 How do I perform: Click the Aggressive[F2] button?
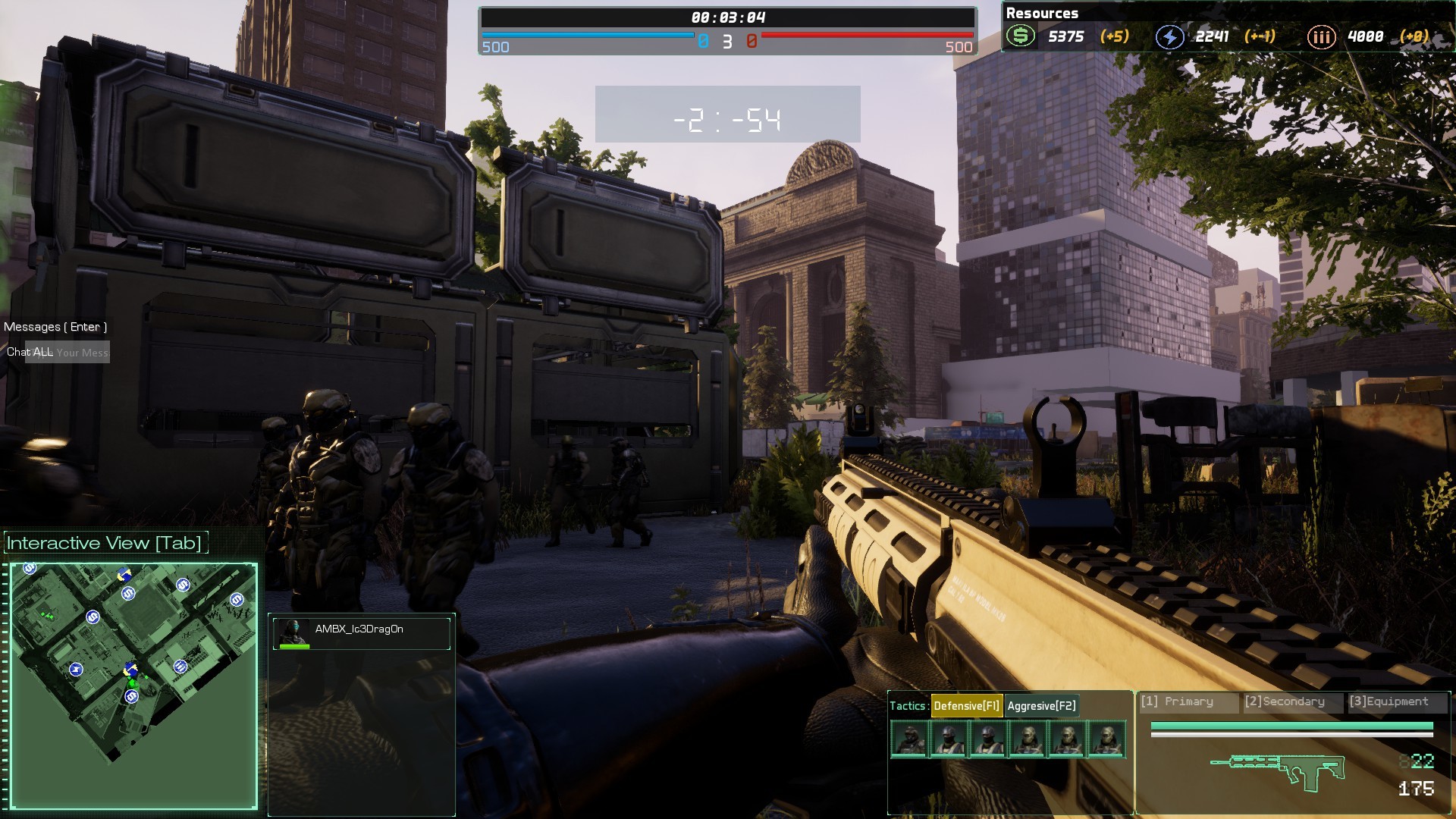pyautogui.click(x=1040, y=705)
